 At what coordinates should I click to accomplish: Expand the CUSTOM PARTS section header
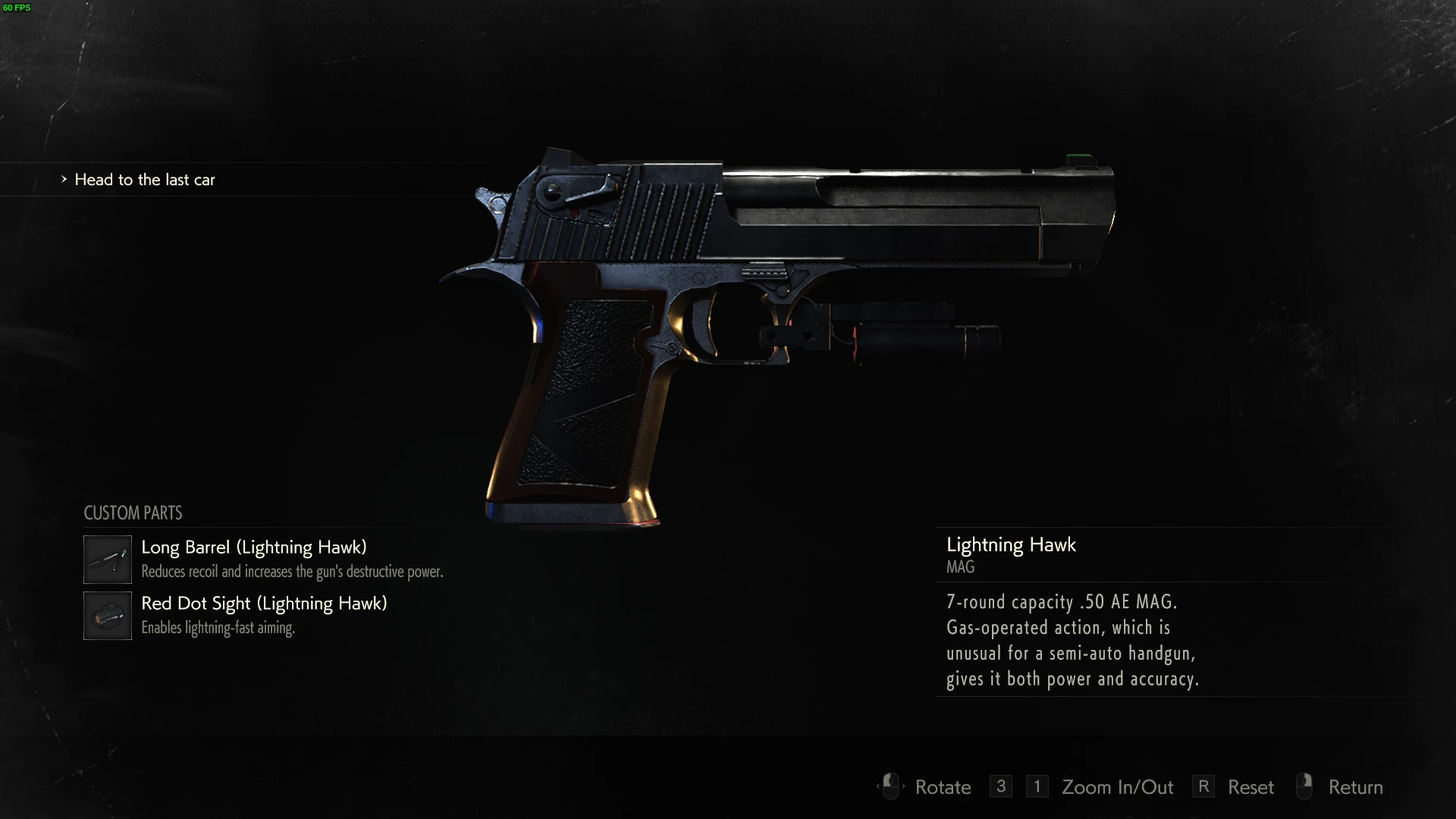(133, 513)
